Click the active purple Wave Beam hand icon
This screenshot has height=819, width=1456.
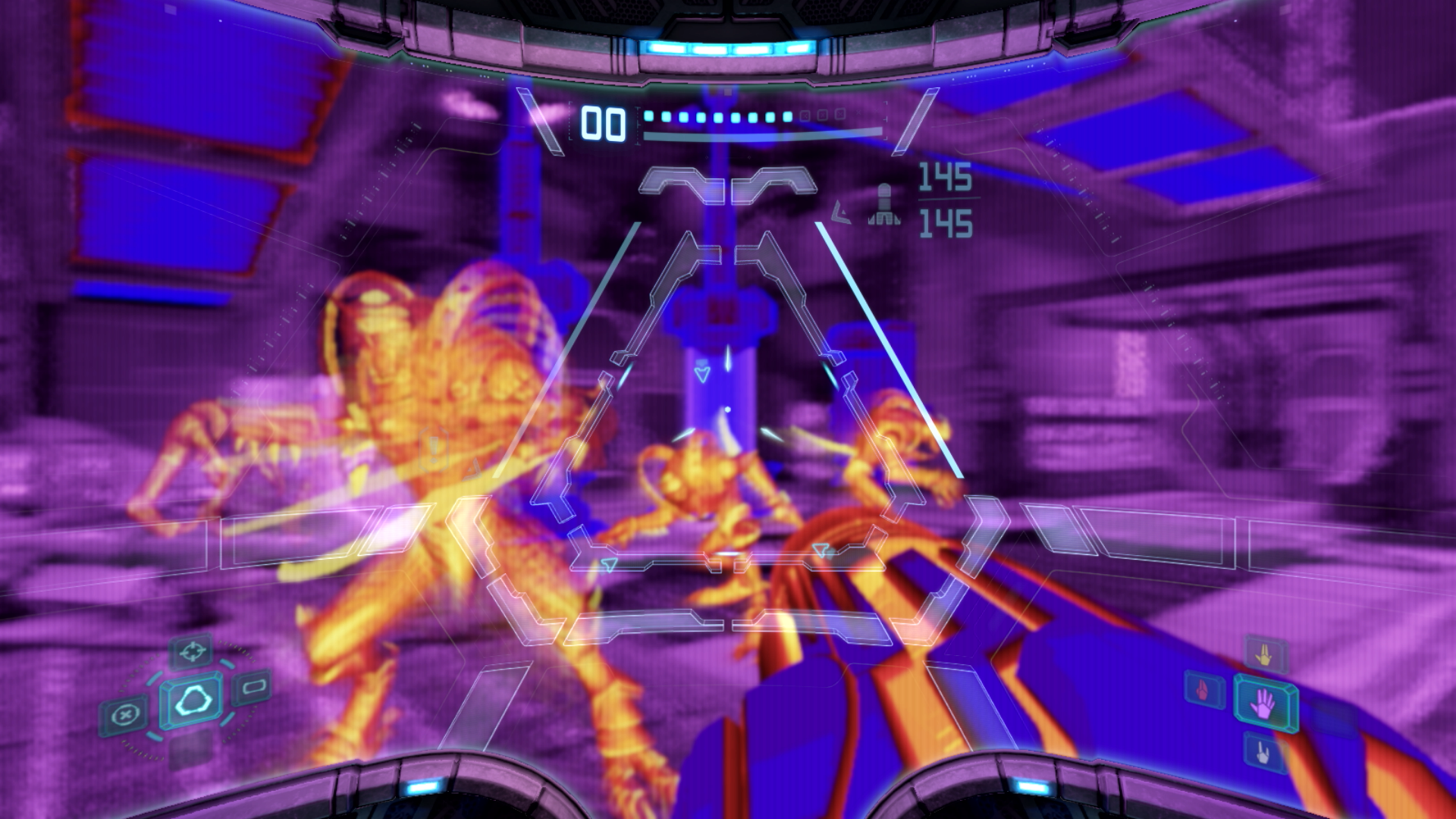(x=1263, y=702)
